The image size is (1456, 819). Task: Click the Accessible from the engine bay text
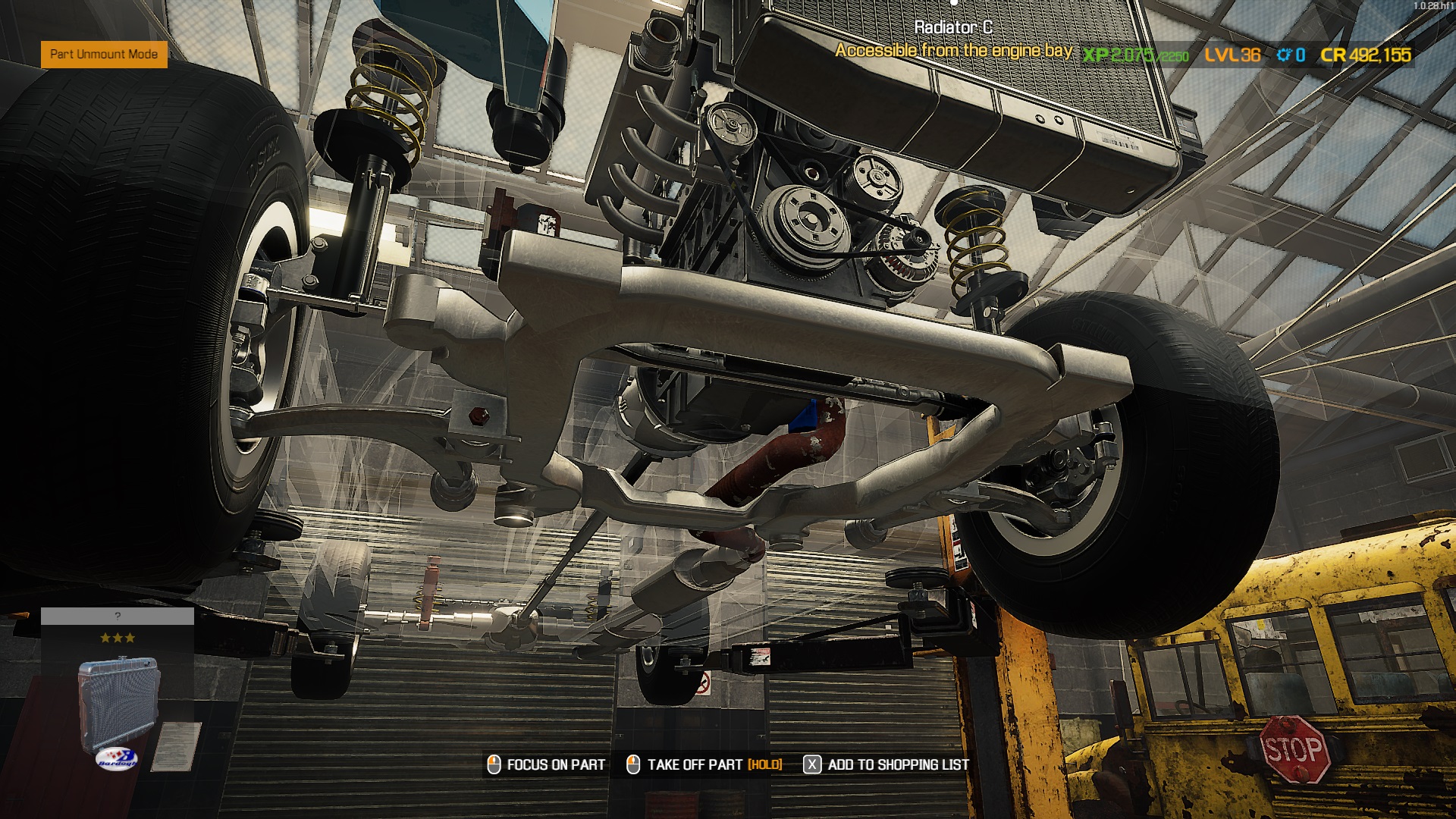coord(952,50)
